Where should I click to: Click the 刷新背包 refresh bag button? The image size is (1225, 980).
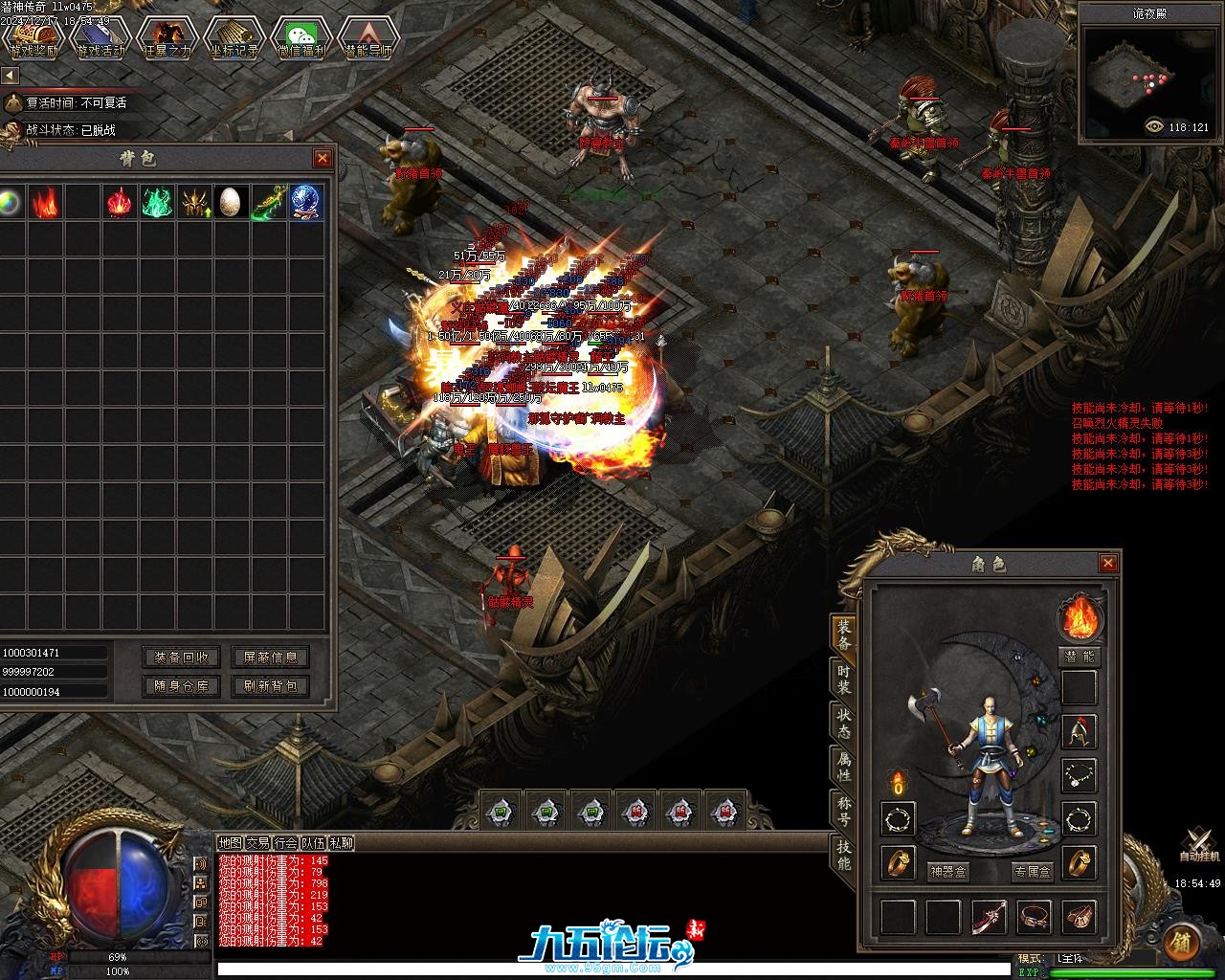[270, 686]
